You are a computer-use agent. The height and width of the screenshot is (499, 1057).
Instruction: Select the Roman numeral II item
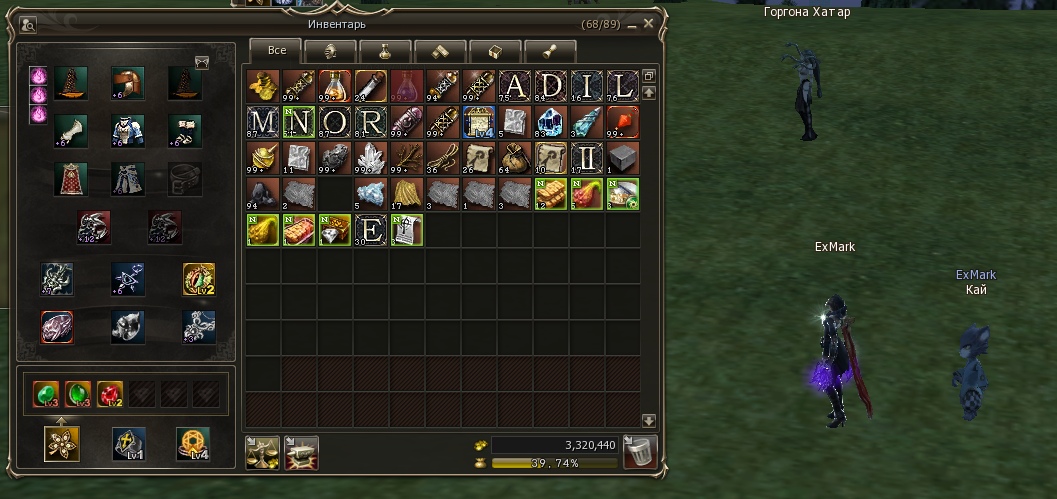(x=587, y=159)
